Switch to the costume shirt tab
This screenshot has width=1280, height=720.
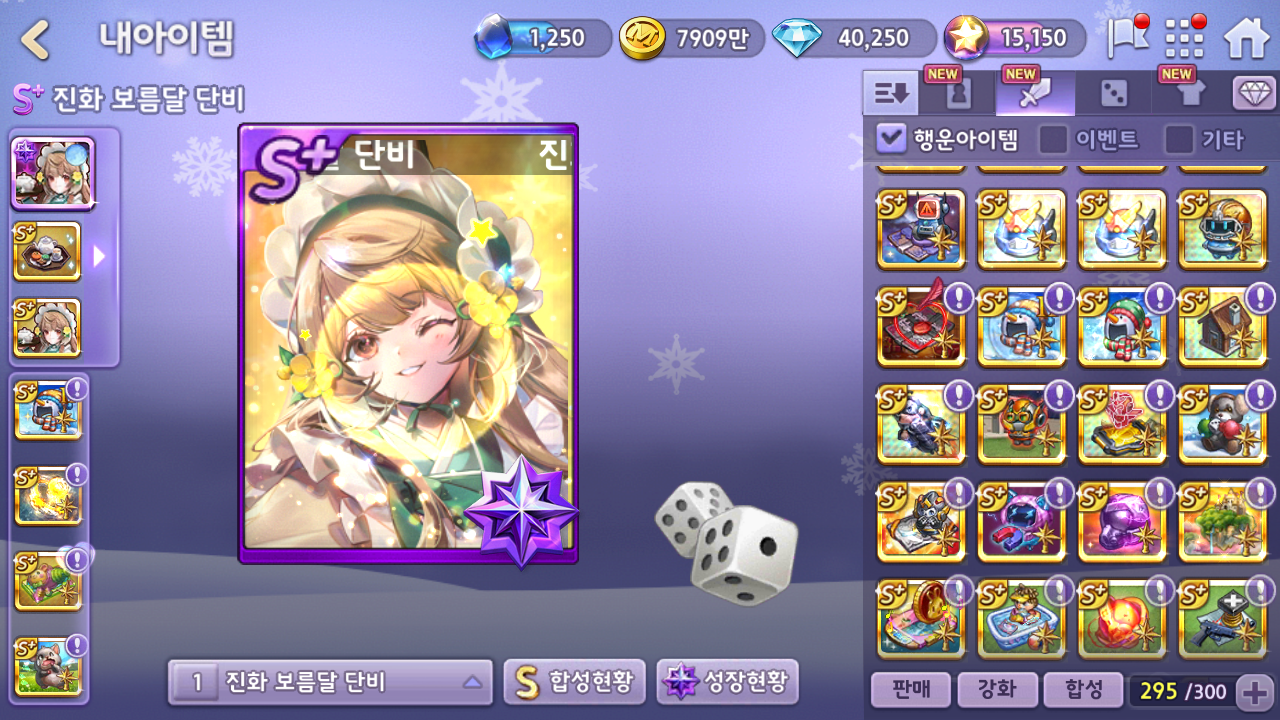(x=1191, y=94)
